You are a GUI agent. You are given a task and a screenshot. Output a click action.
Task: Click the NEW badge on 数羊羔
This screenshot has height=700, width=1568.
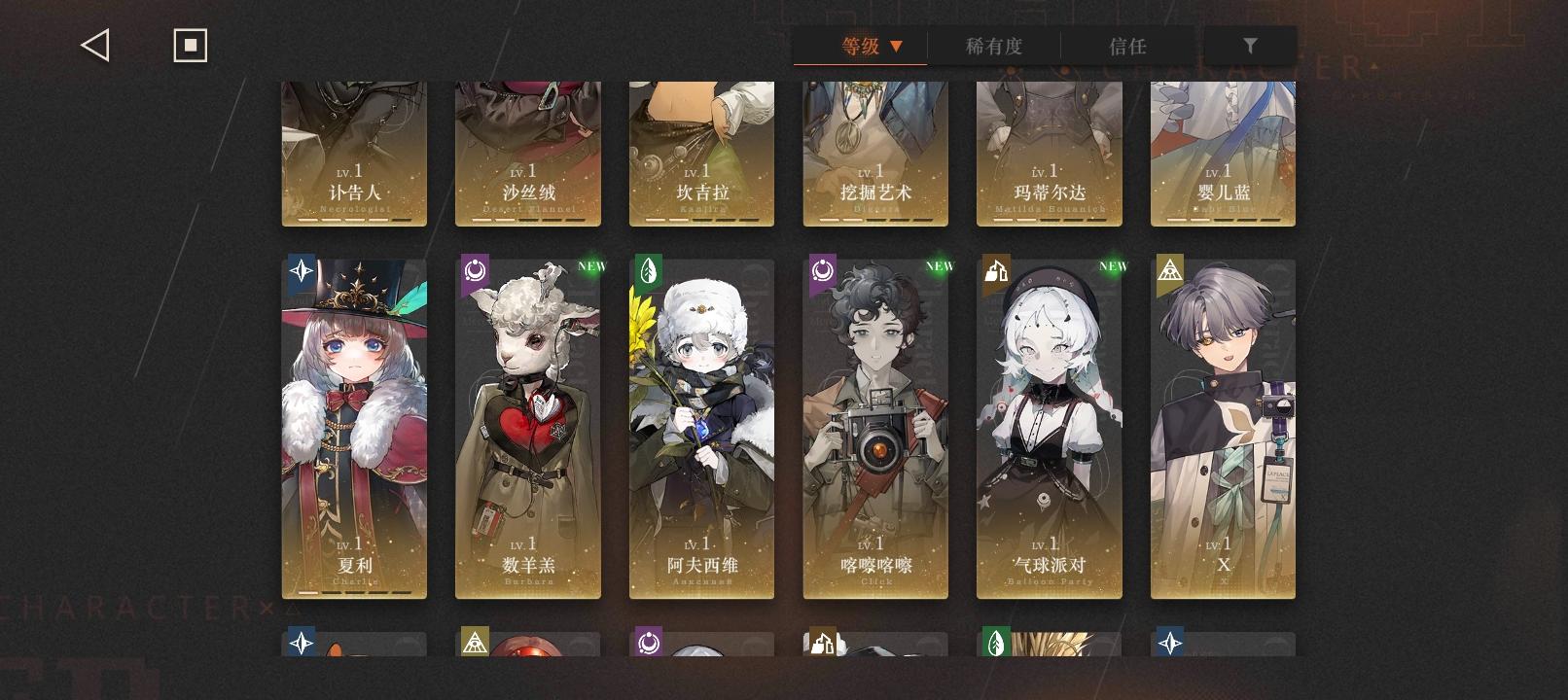(x=592, y=264)
